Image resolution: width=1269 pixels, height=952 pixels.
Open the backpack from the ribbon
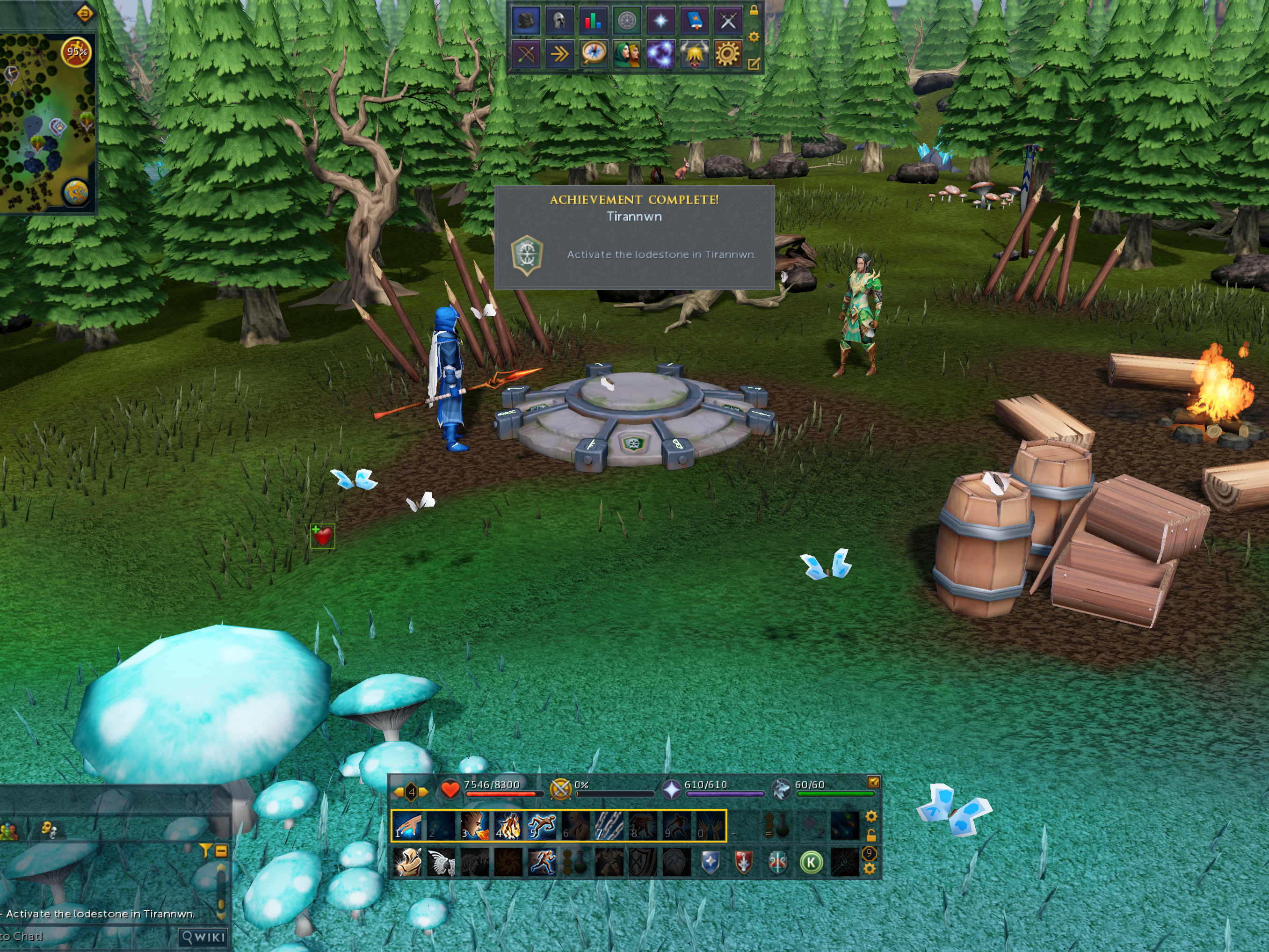[x=525, y=21]
